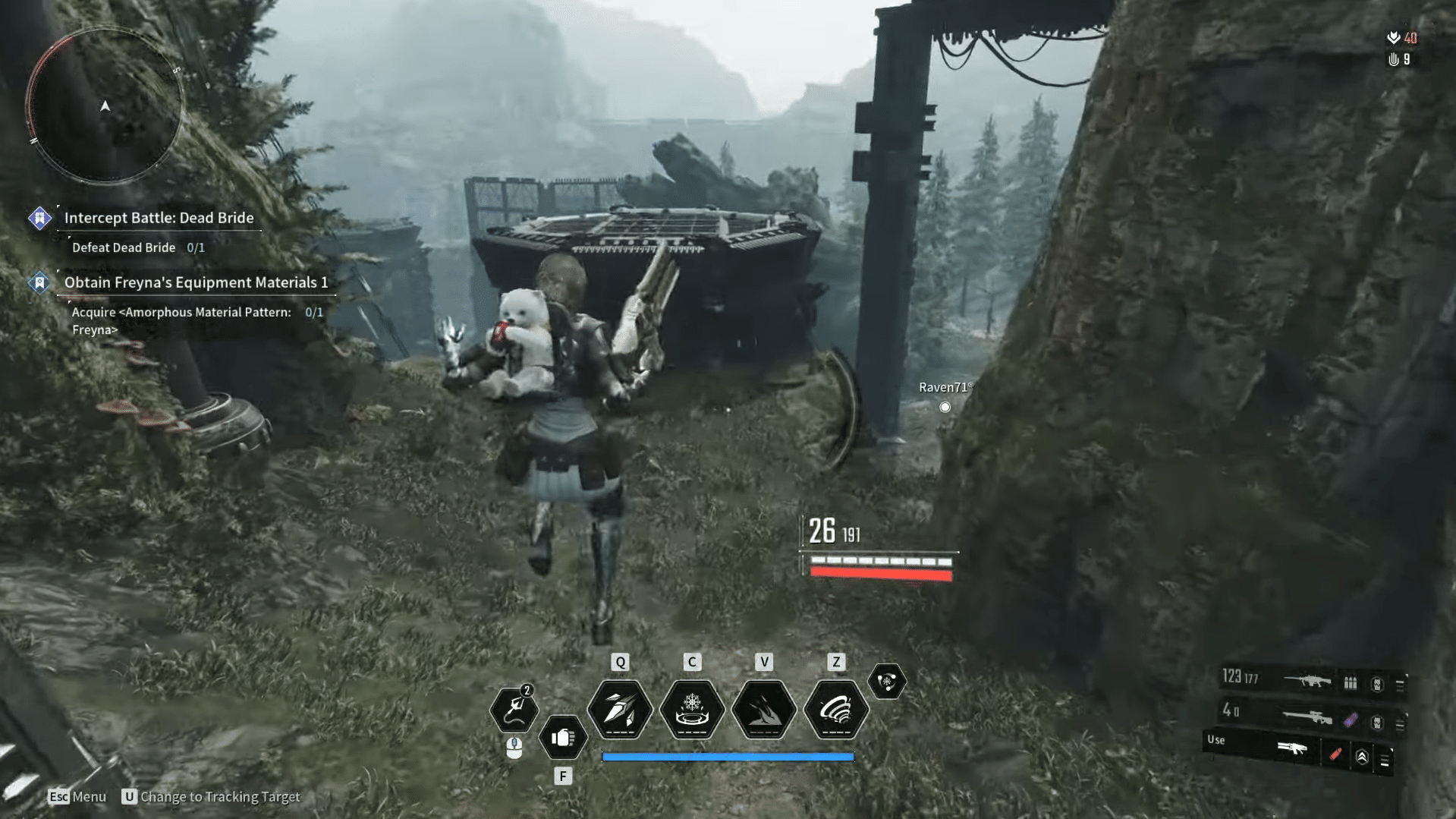Click the small snowflake passive skill icon
Image resolution: width=1456 pixels, height=819 pixels.
pos(887,681)
